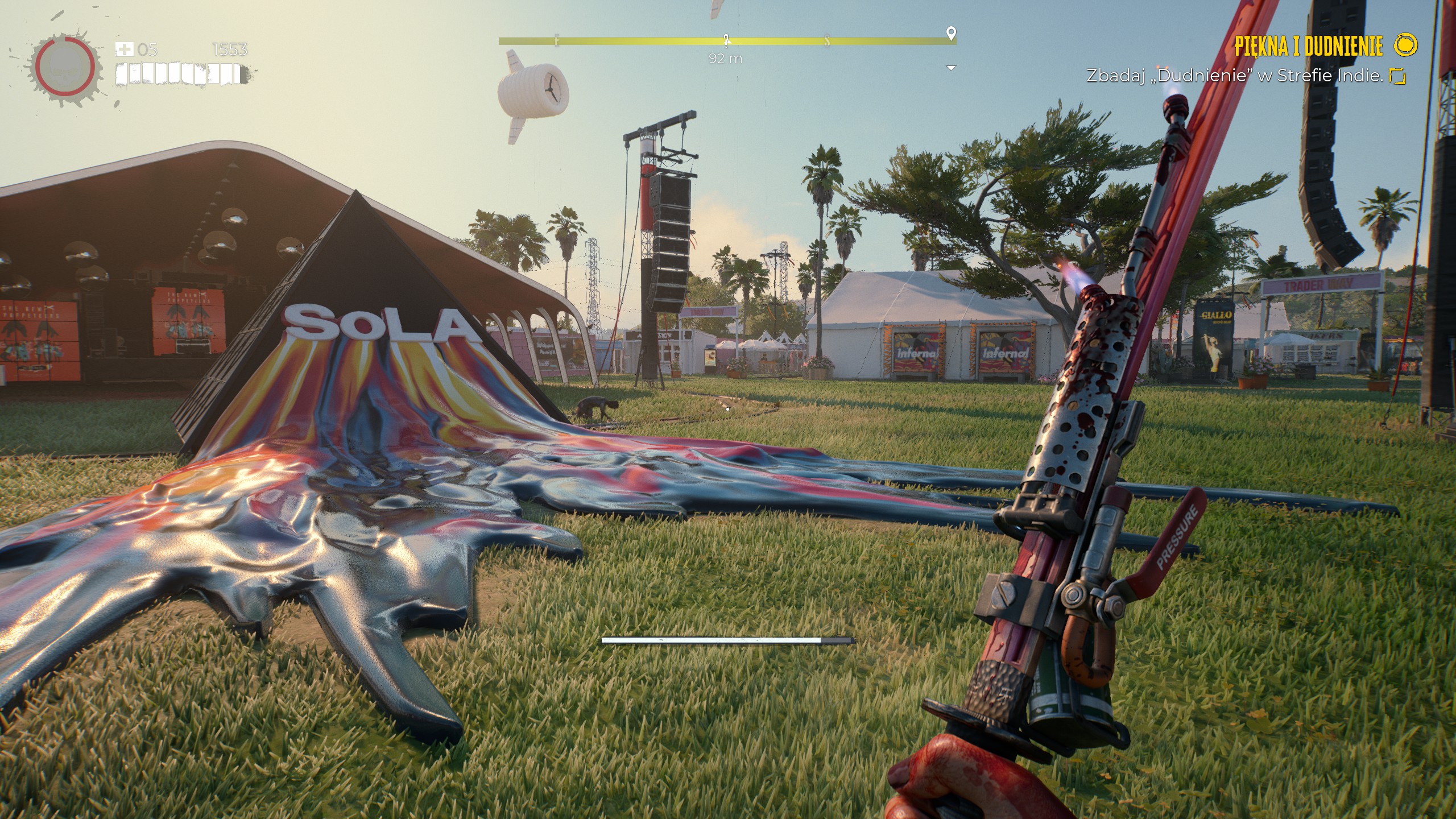Click the medkit cross icon
This screenshot has width=1456, height=819.
pos(123,49)
